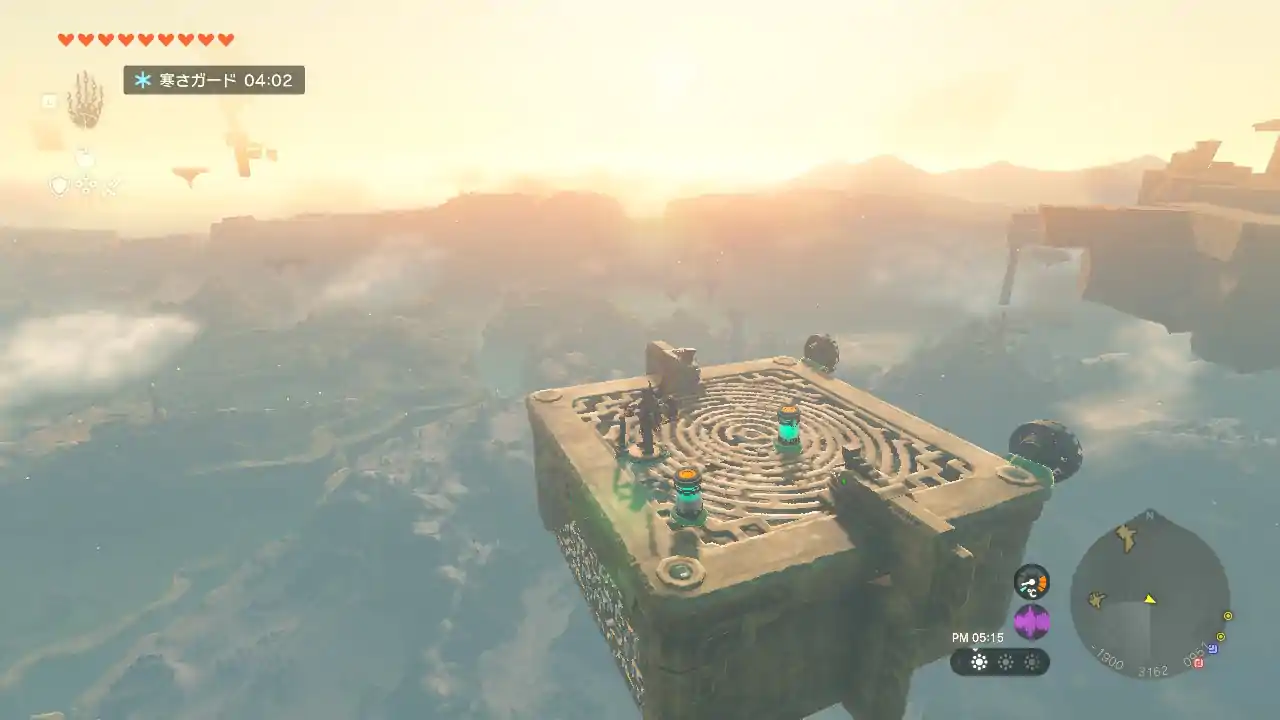1280x720 pixels.
Task: Click the yellow player arrow on minimap
Action: tap(1150, 599)
